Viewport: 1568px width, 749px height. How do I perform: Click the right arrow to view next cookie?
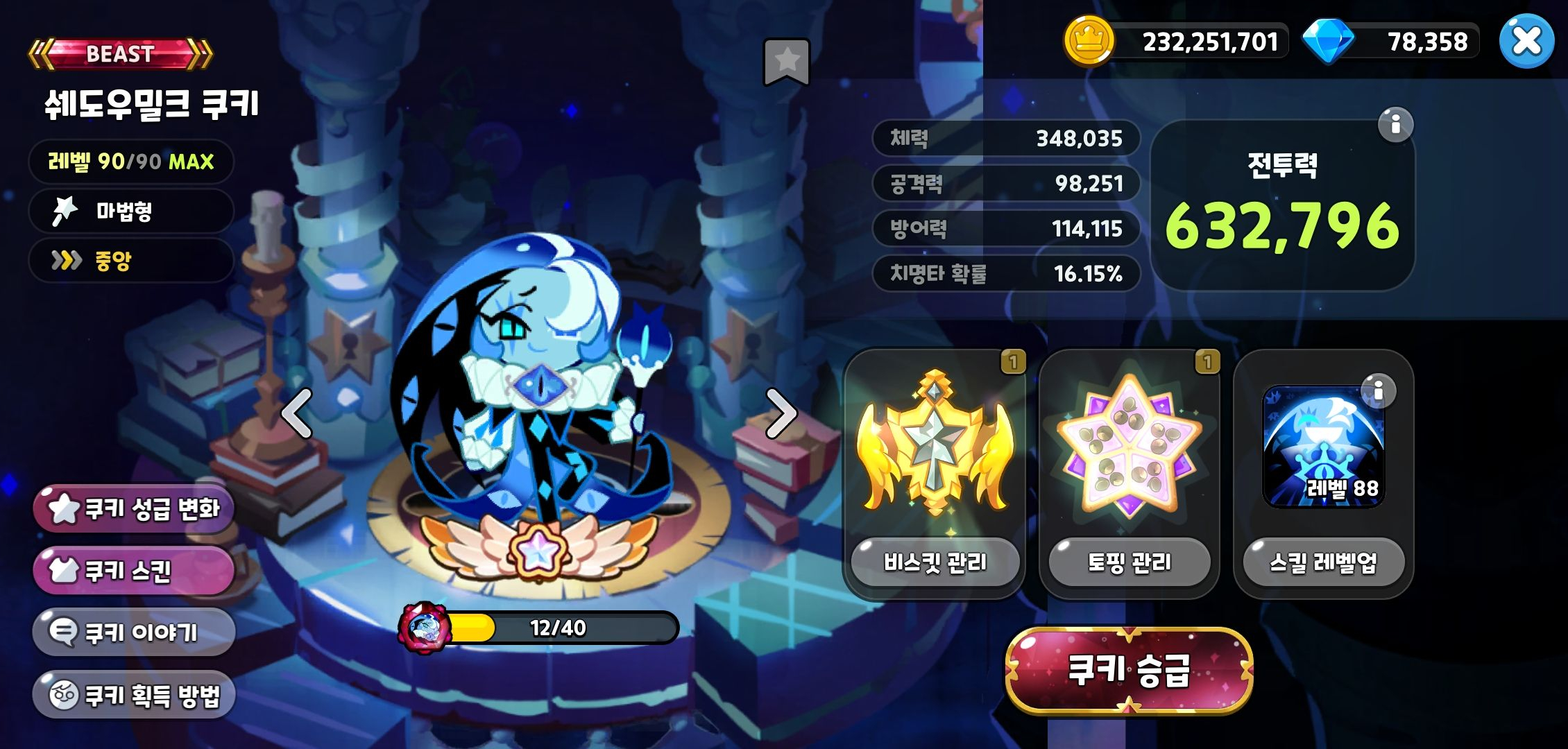point(785,413)
